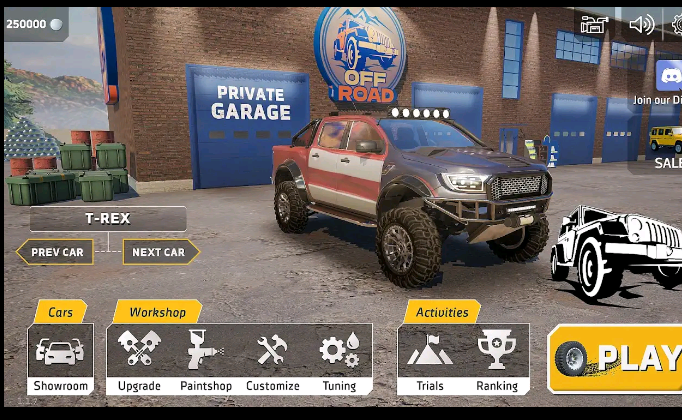Open the Upgrade workshop
The image size is (682, 420).
(139, 359)
